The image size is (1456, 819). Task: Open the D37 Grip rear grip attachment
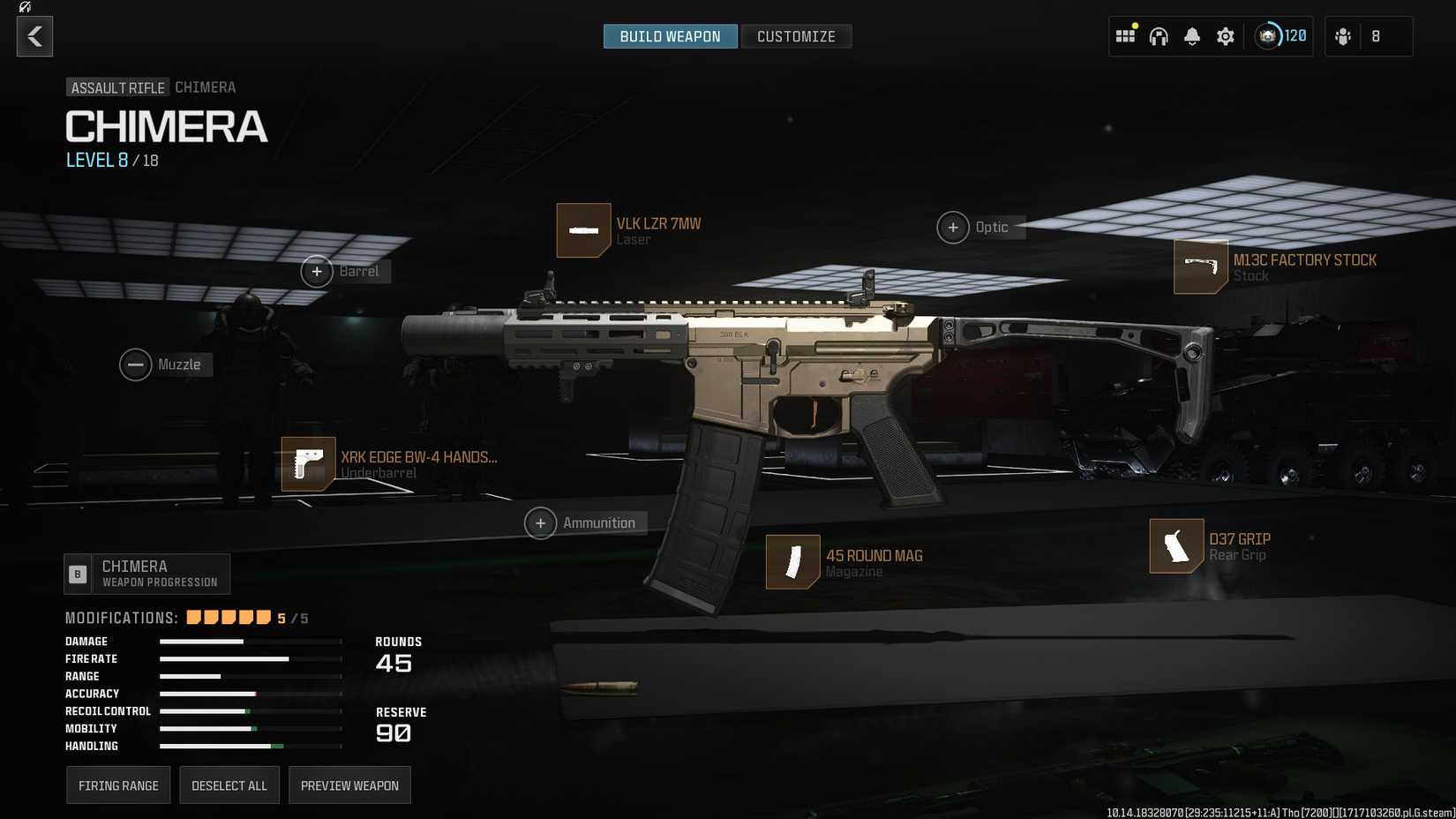[x=1176, y=546]
